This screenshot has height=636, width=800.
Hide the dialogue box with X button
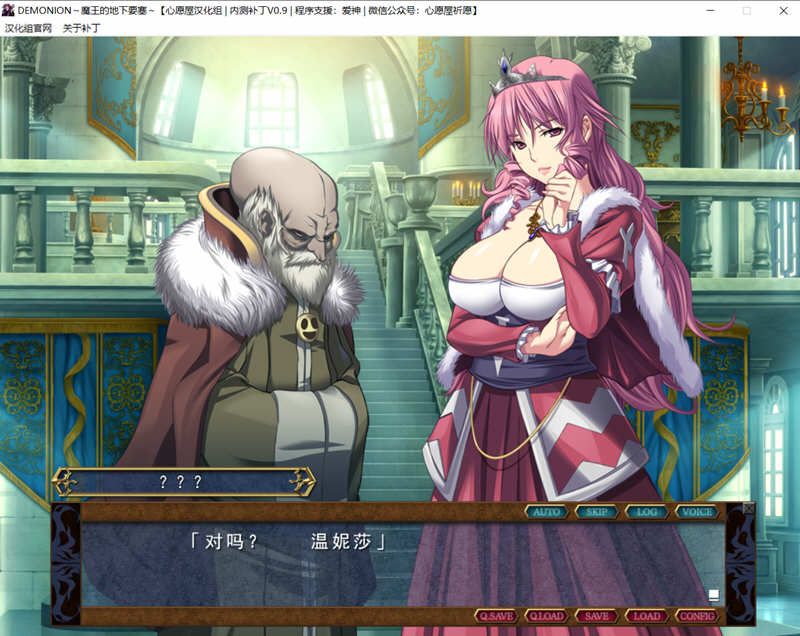tap(749, 508)
